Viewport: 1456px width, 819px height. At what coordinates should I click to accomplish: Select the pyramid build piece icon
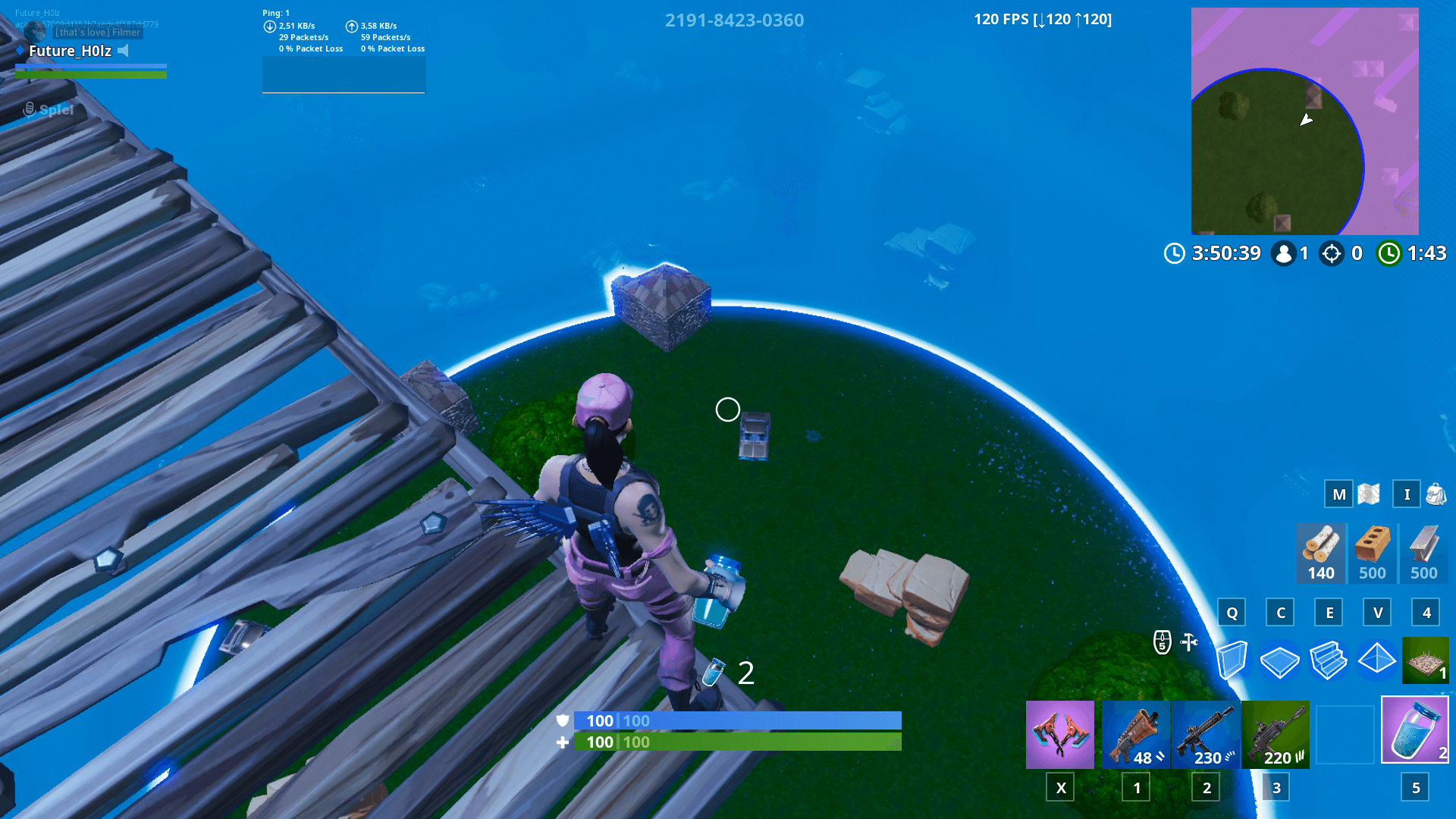click(1376, 660)
